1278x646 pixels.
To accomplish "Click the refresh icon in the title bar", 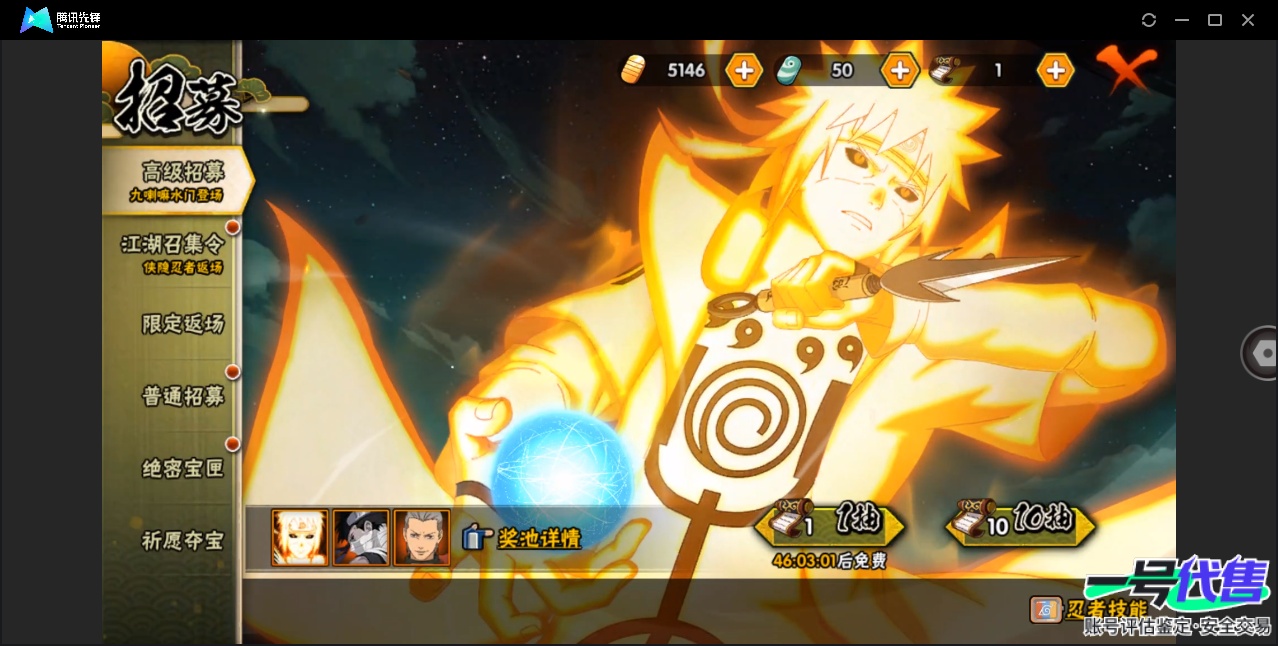I will point(1149,20).
